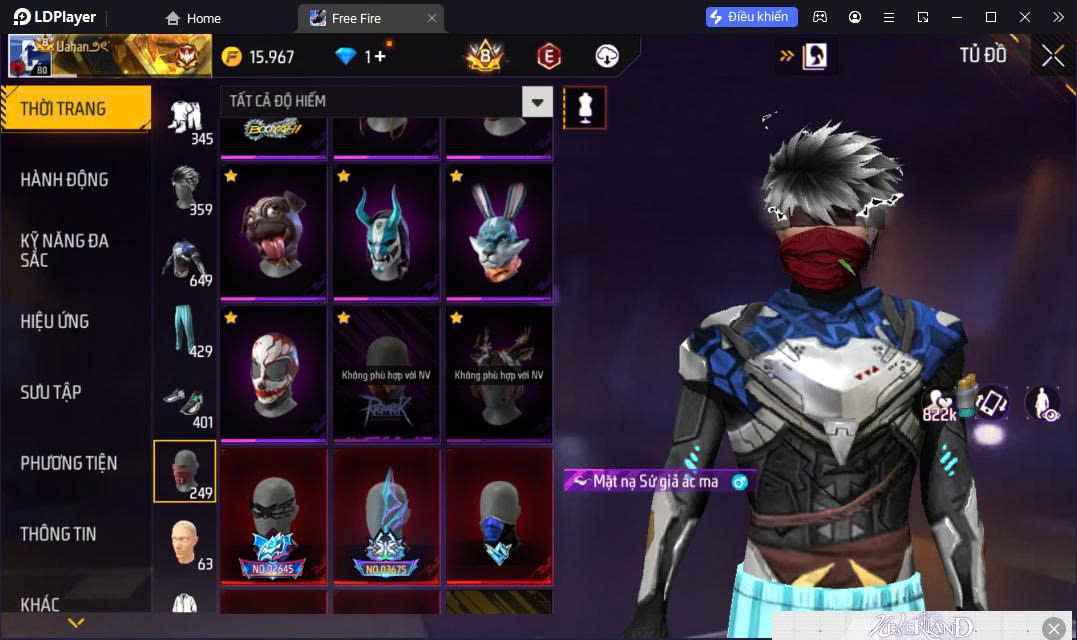Open the Thời Trang category

[75, 109]
